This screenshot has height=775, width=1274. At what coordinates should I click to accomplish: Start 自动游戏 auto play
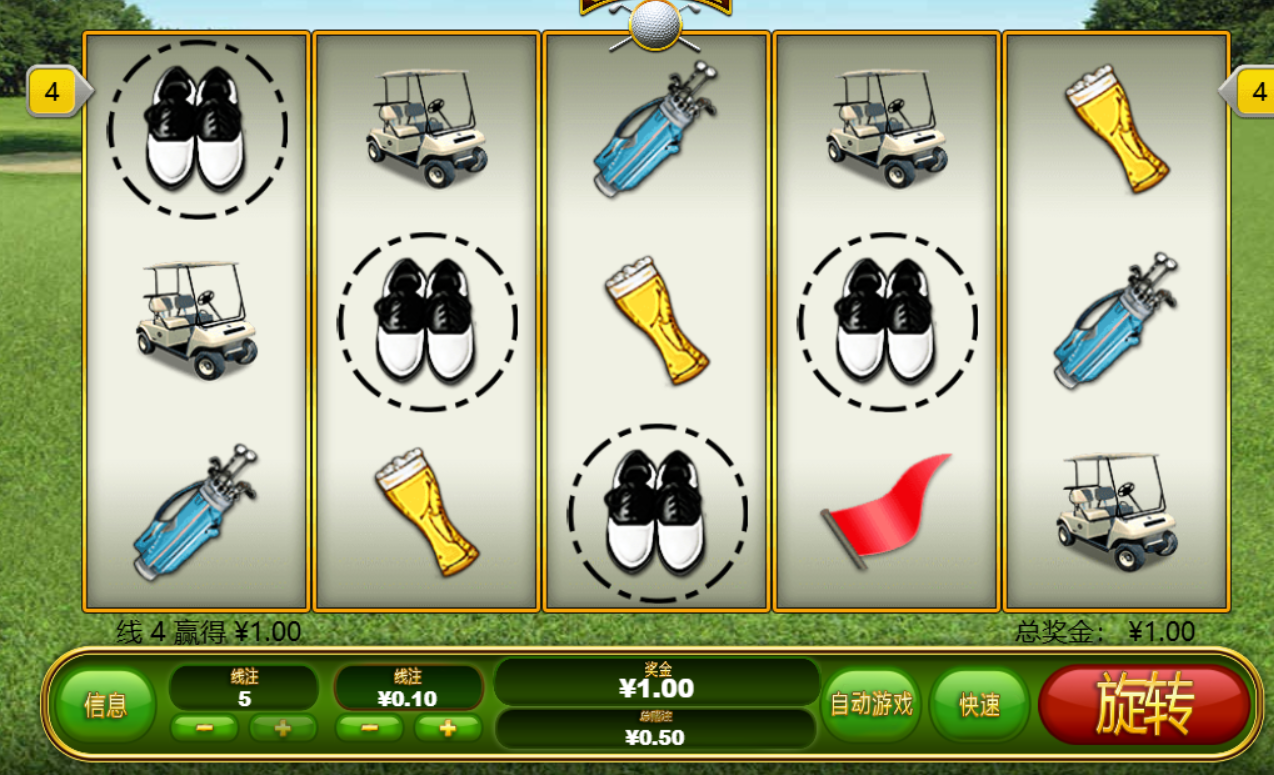tap(871, 704)
